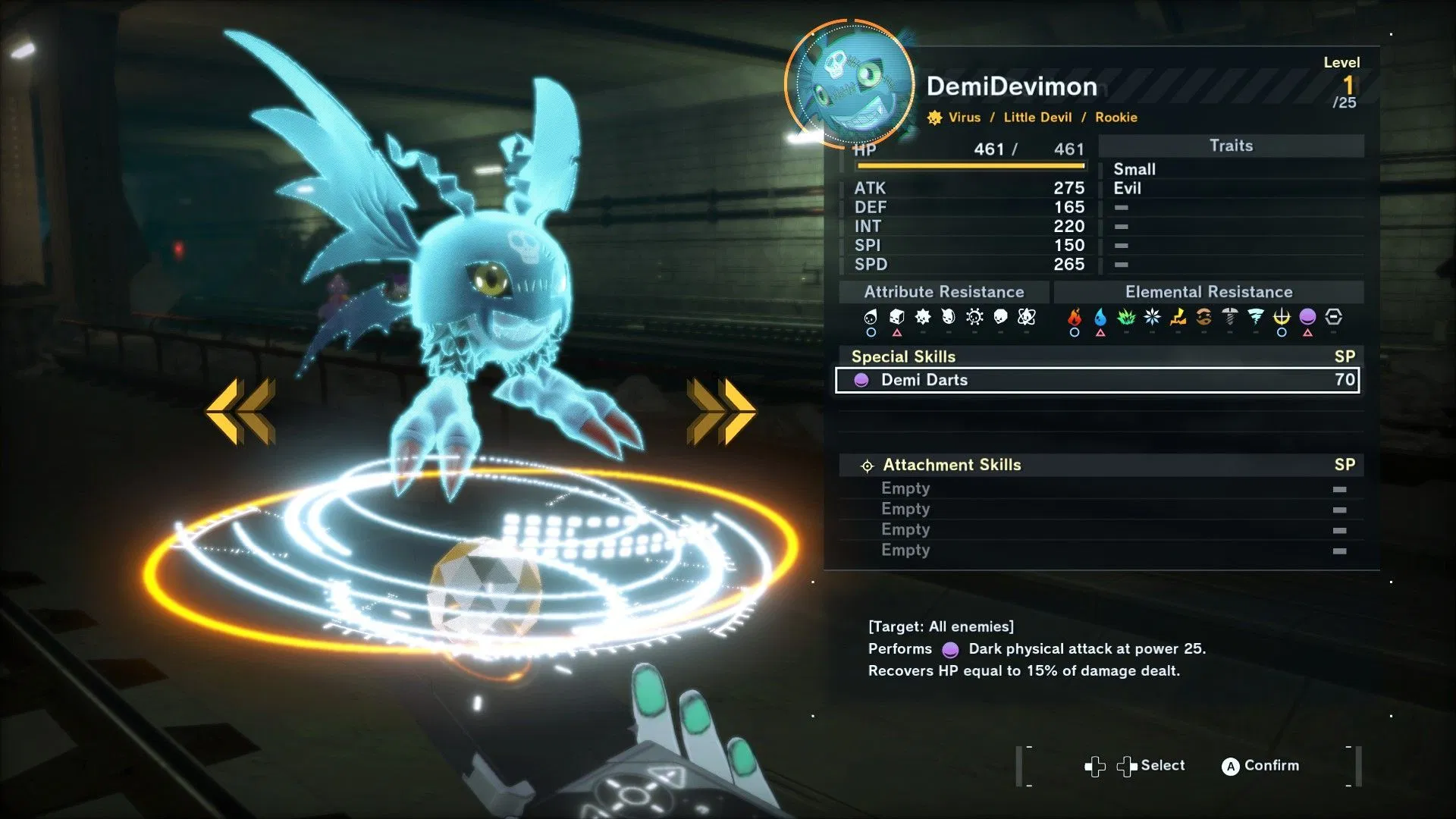Click the water elemental resistance icon

click(x=1100, y=317)
